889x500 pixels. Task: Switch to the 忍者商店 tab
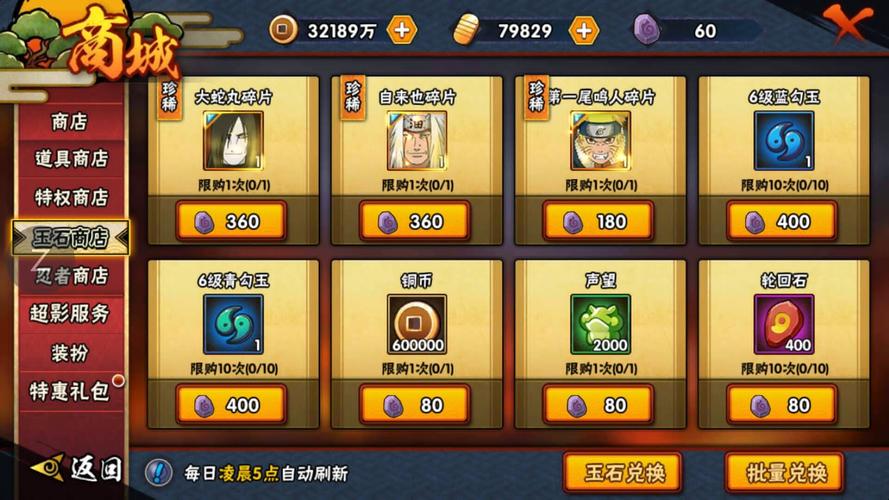(70, 275)
